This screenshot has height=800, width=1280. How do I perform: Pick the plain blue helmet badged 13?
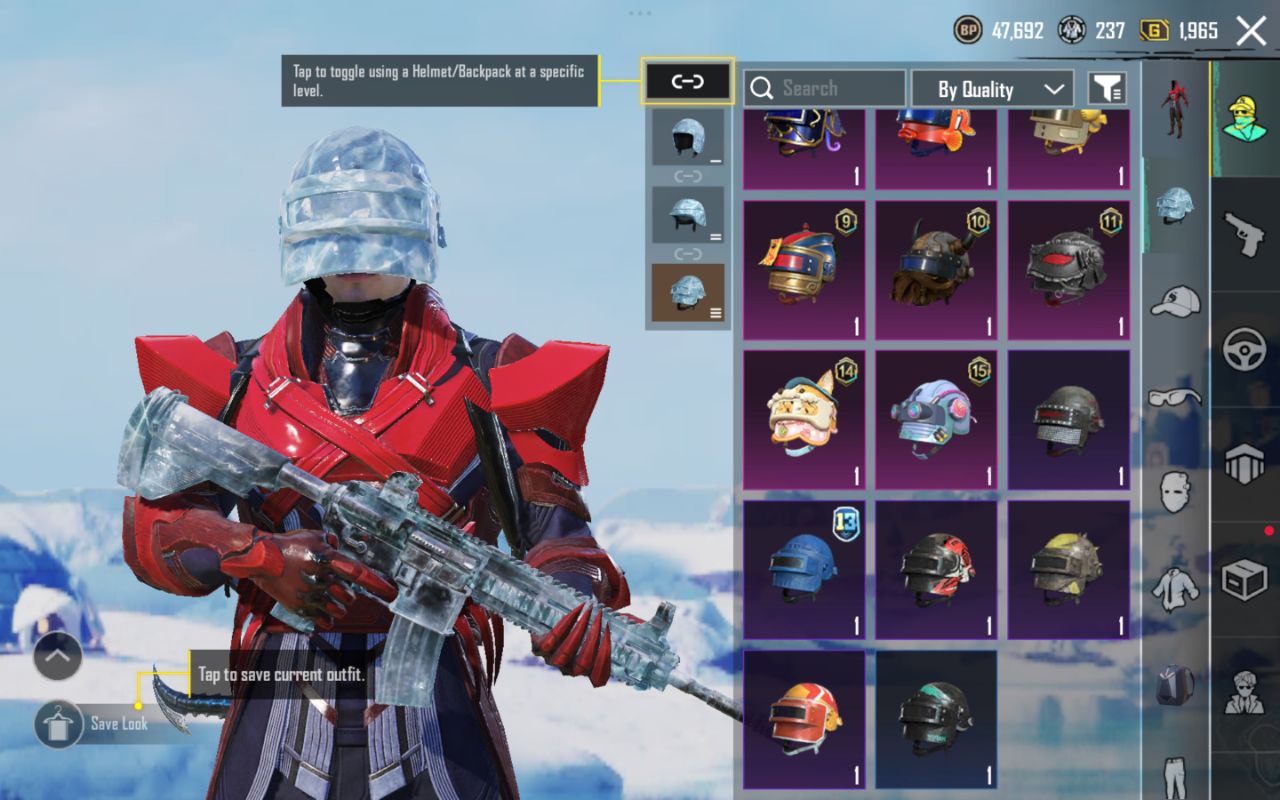[804, 570]
